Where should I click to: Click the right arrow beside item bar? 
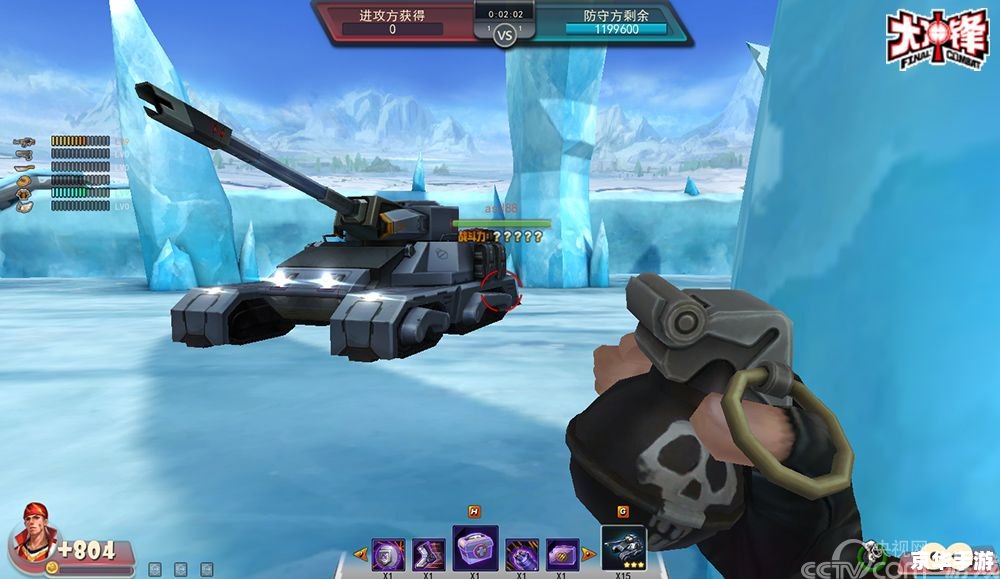coord(588,554)
